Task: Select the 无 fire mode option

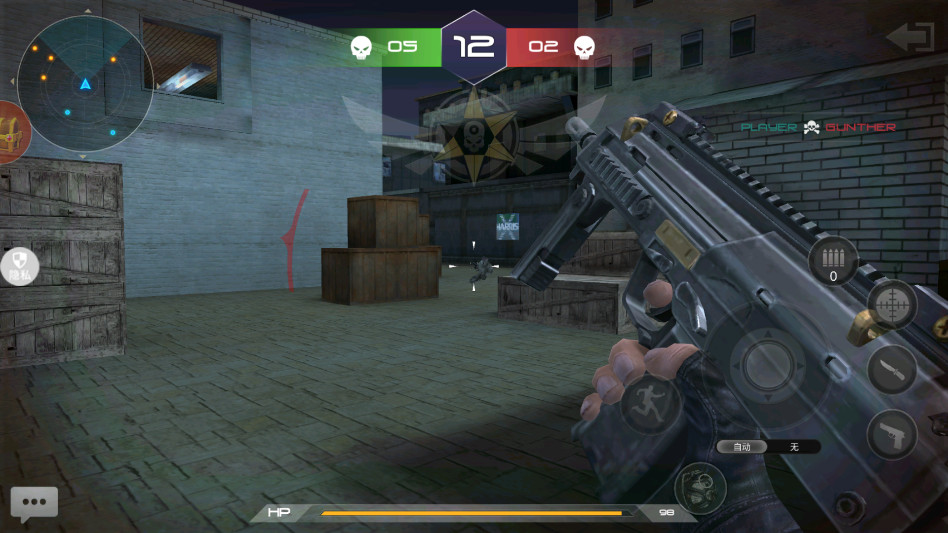Action: [794, 447]
